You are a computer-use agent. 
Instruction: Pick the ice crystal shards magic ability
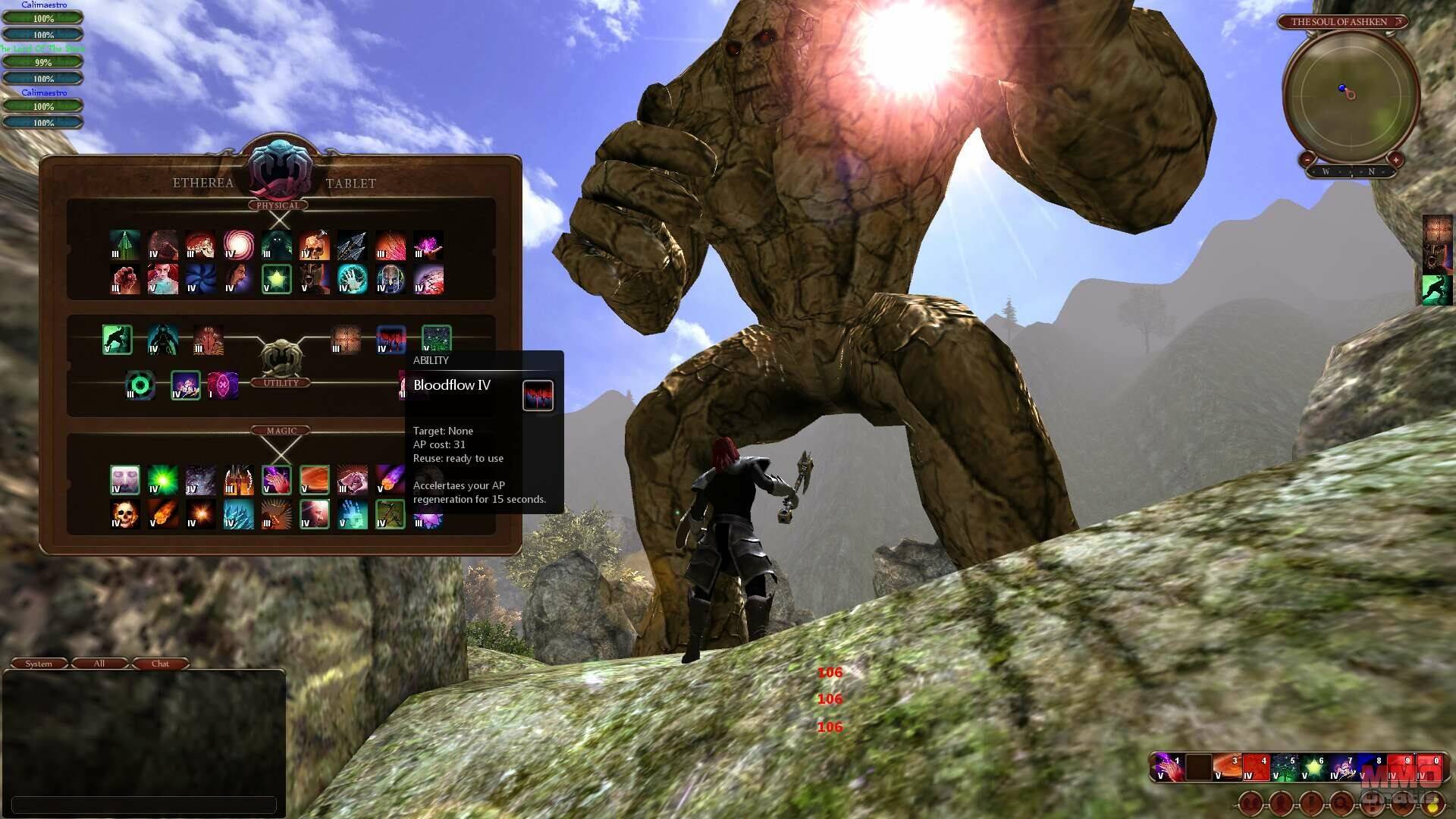(239, 514)
